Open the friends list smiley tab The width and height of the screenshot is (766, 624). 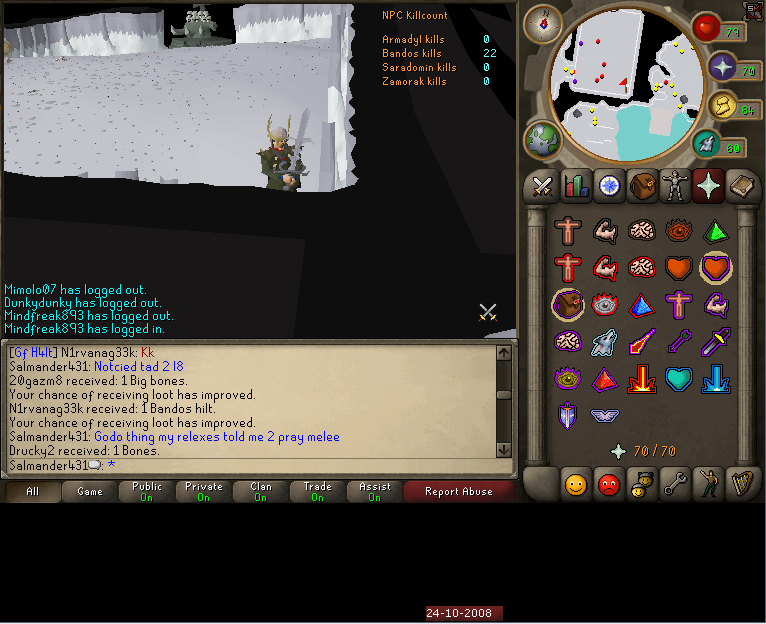coord(576,485)
